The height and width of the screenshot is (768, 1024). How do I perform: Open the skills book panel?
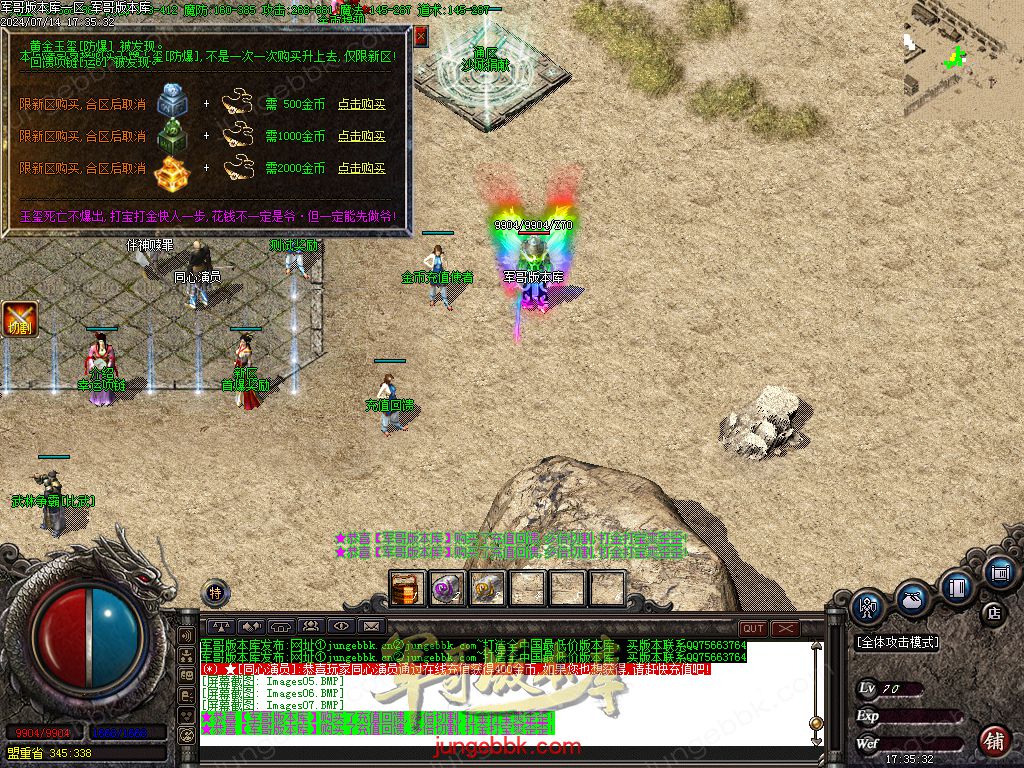[956, 586]
